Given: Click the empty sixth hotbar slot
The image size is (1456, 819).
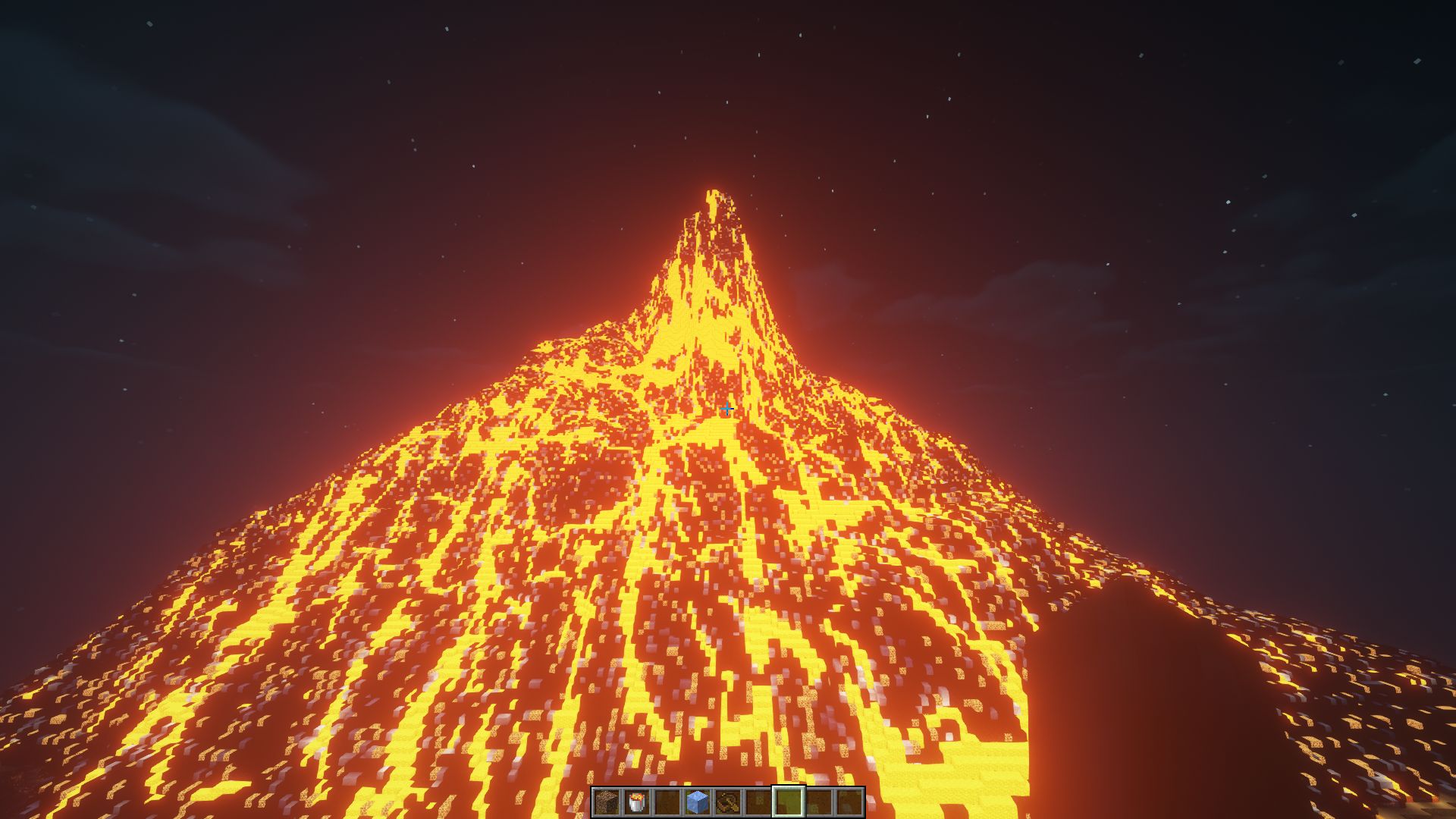Looking at the screenshot, I should pyautogui.click(x=758, y=801).
